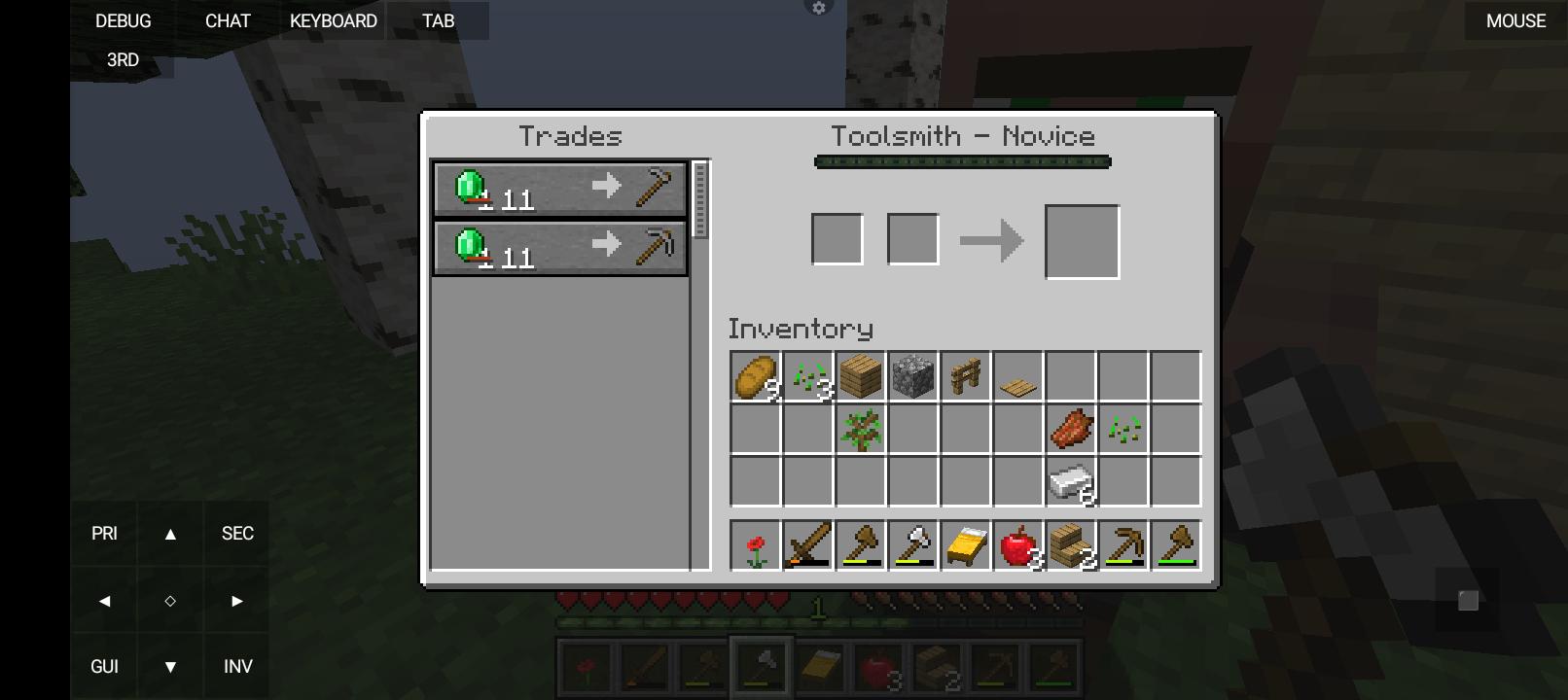Select the bread stack in the inventory
1568x700 pixels.
[755, 377]
